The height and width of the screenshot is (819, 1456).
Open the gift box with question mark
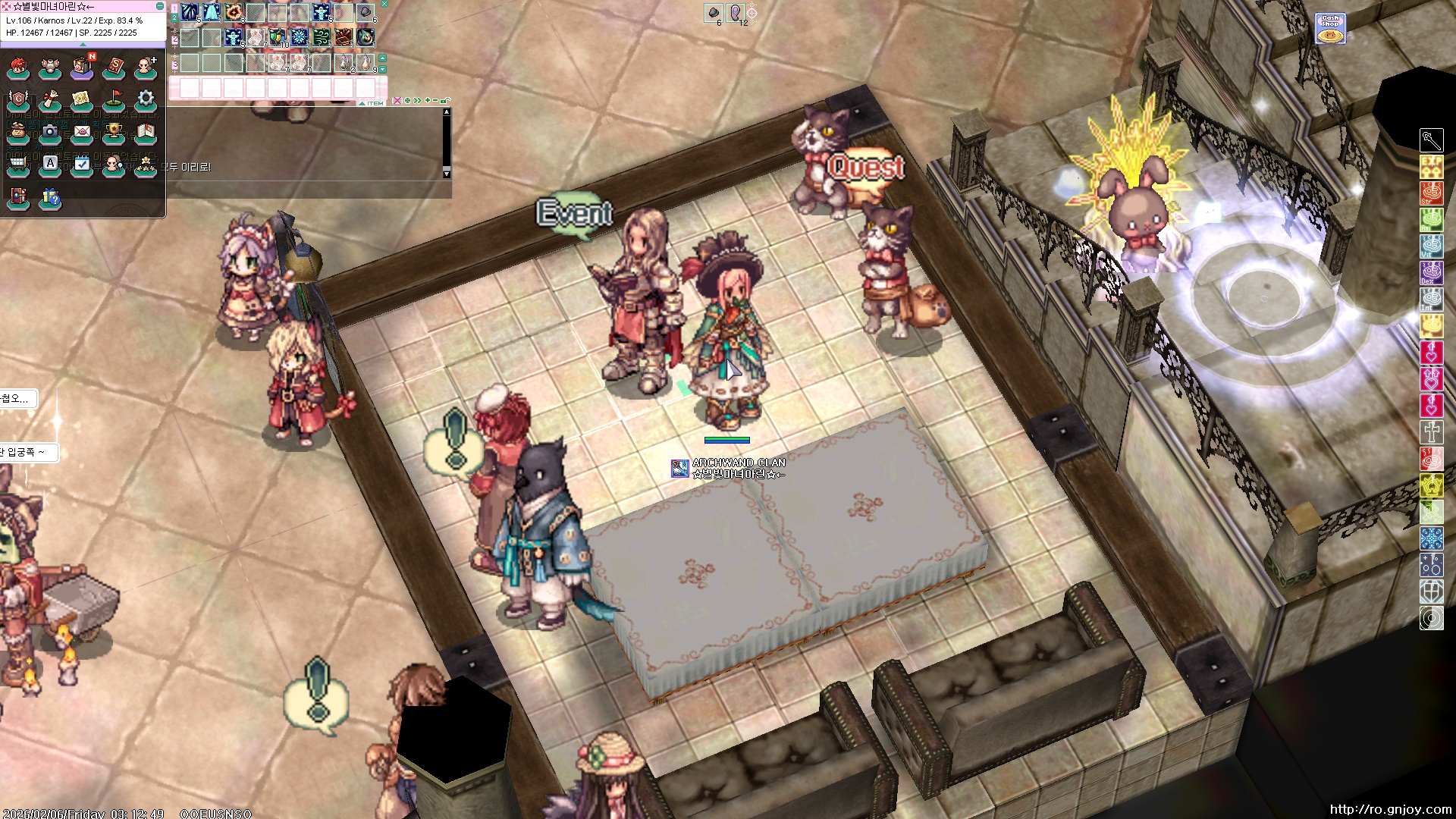pyautogui.click(x=50, y=197)
